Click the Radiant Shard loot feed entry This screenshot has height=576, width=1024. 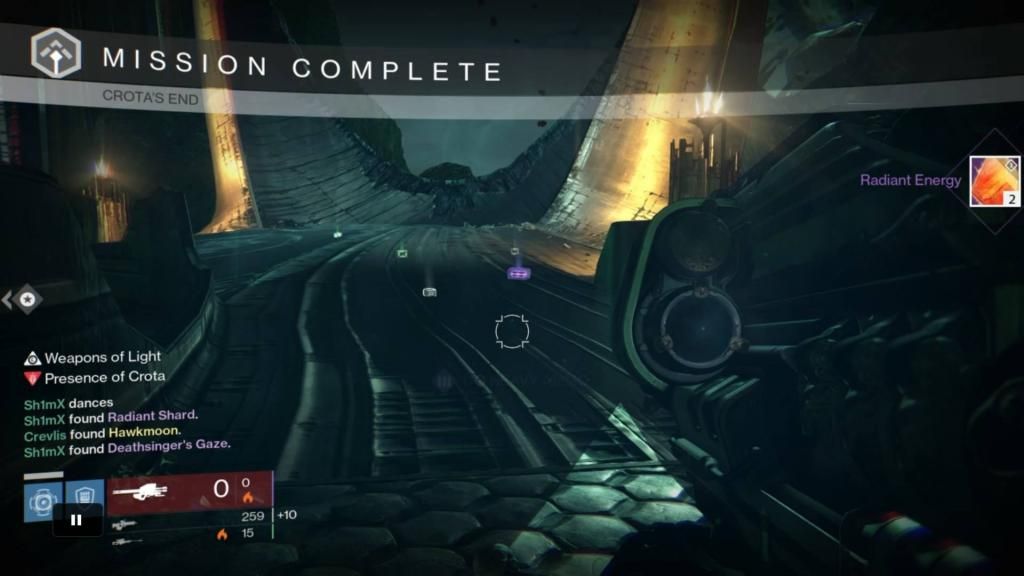tap(153, 416)
